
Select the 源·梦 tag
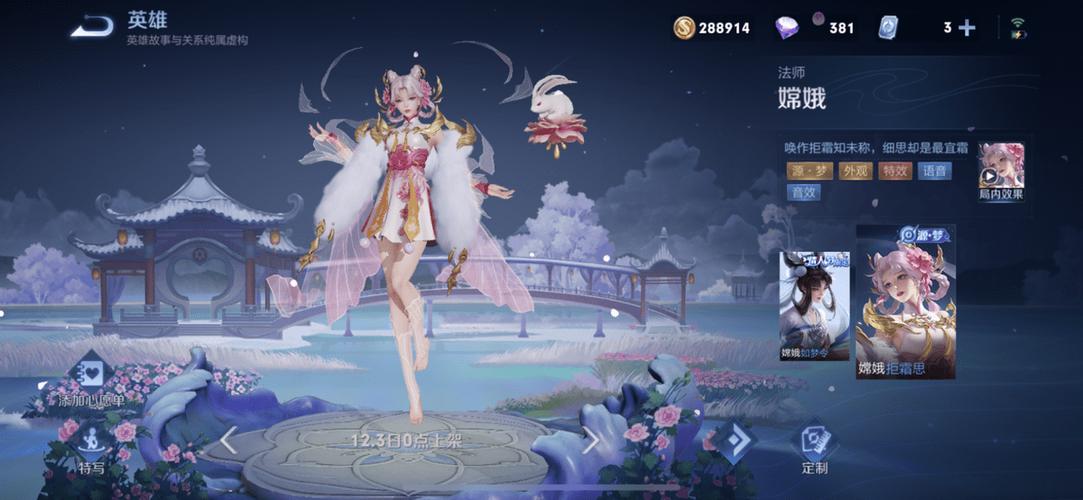click(810, 170)
